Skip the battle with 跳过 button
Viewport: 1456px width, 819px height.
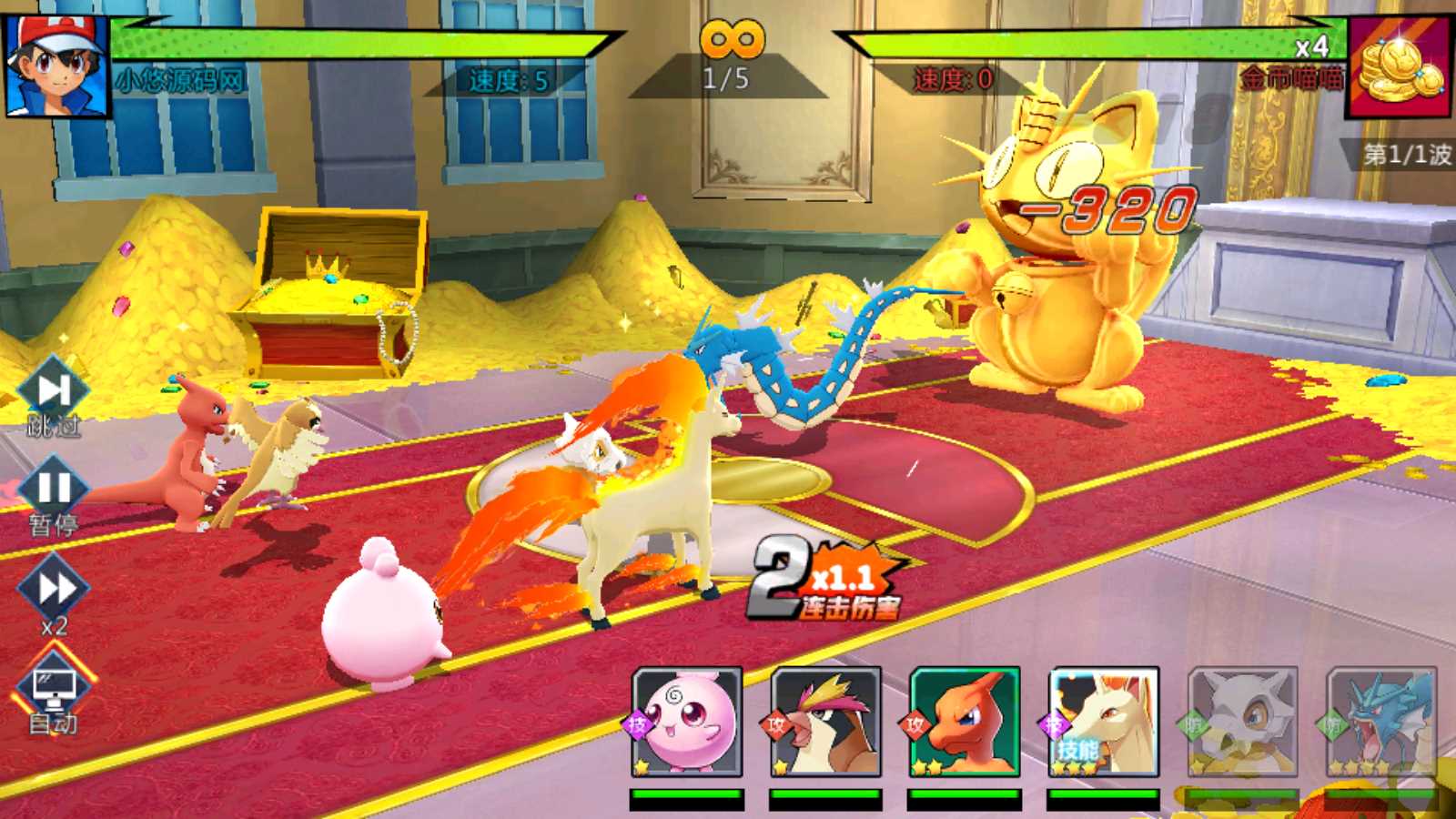pos(54,395)
